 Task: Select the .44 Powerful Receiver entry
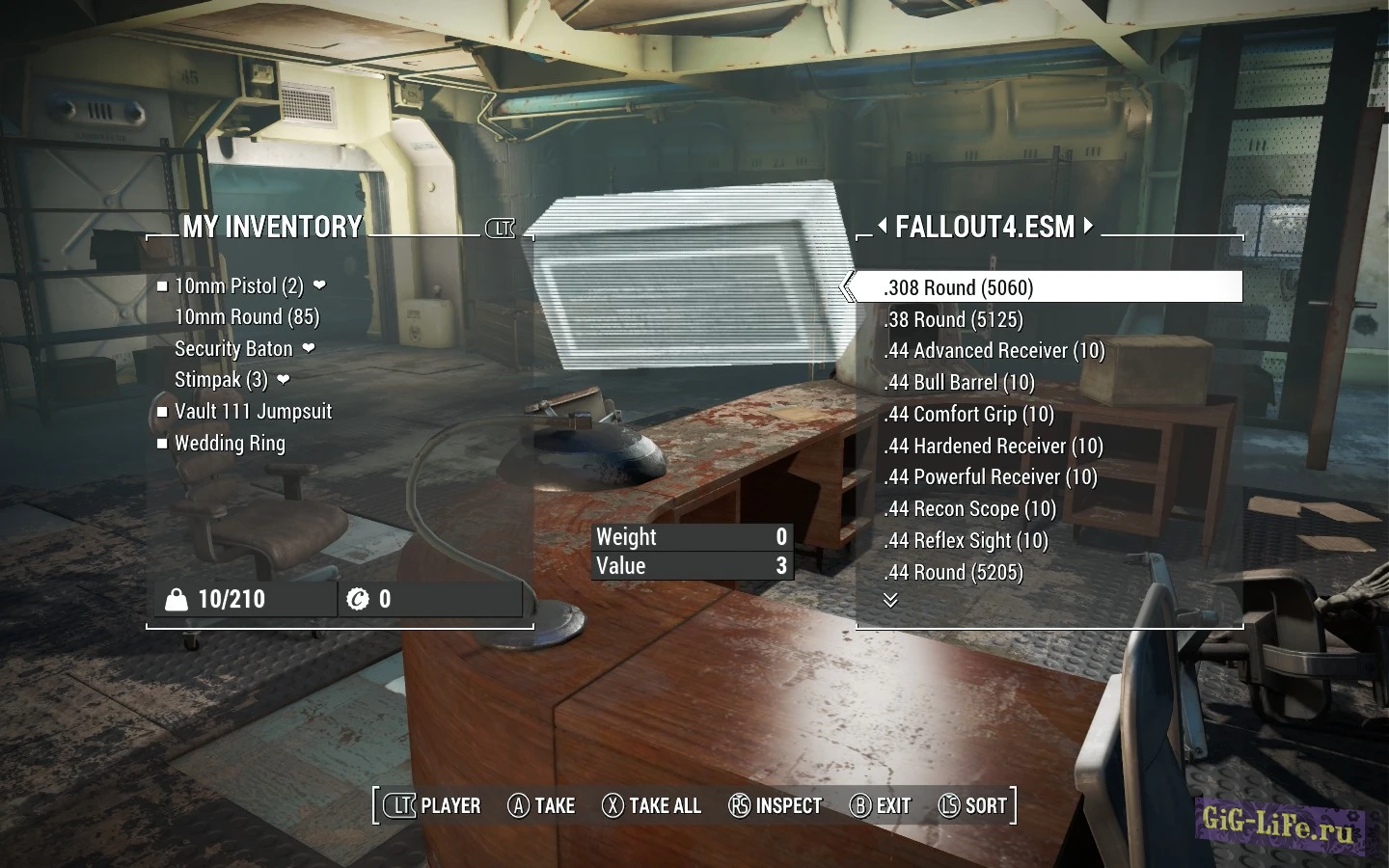(990, 477)
